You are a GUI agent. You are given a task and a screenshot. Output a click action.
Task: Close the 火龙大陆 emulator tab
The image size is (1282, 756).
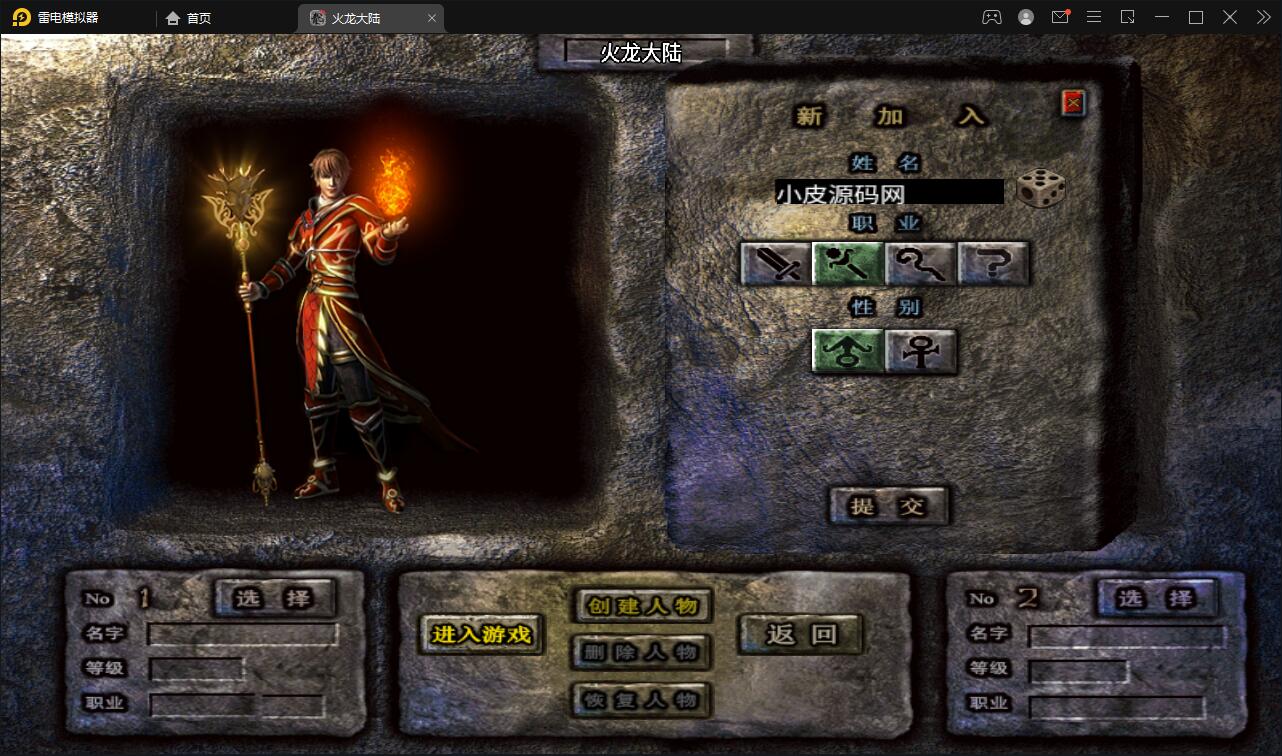(431, 18)
